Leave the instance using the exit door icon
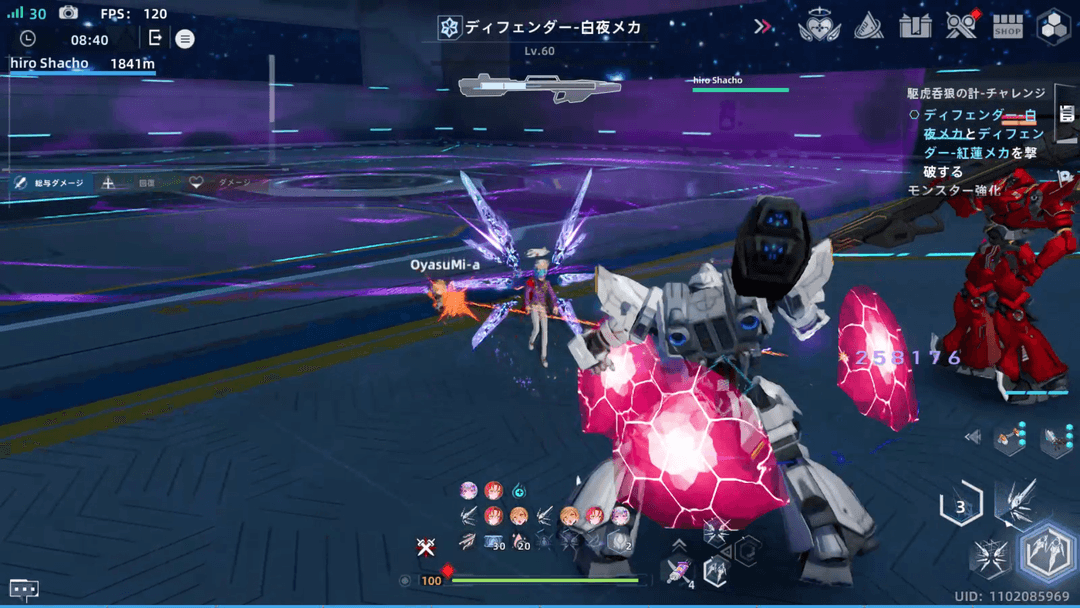Image resolution: width=1080 pixels, height=608 pixels. click(155, 38)
